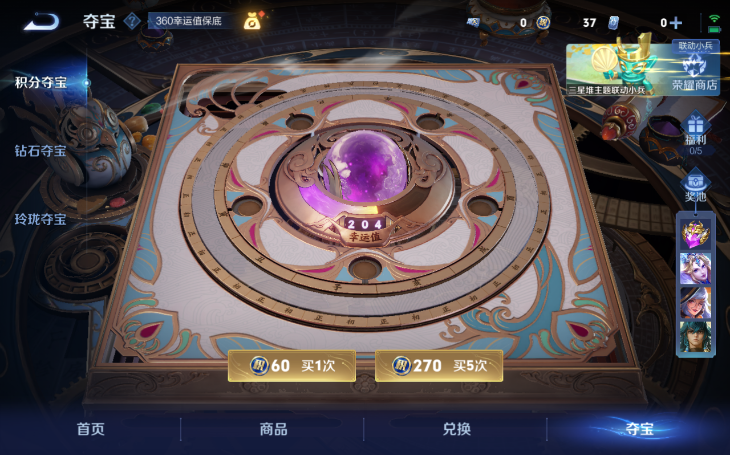The height and width of the screenshot is (455, 730).
Task: Switch to 玲珑夺宝 tab
Action: pyautogui.click(x=41, y=219)
